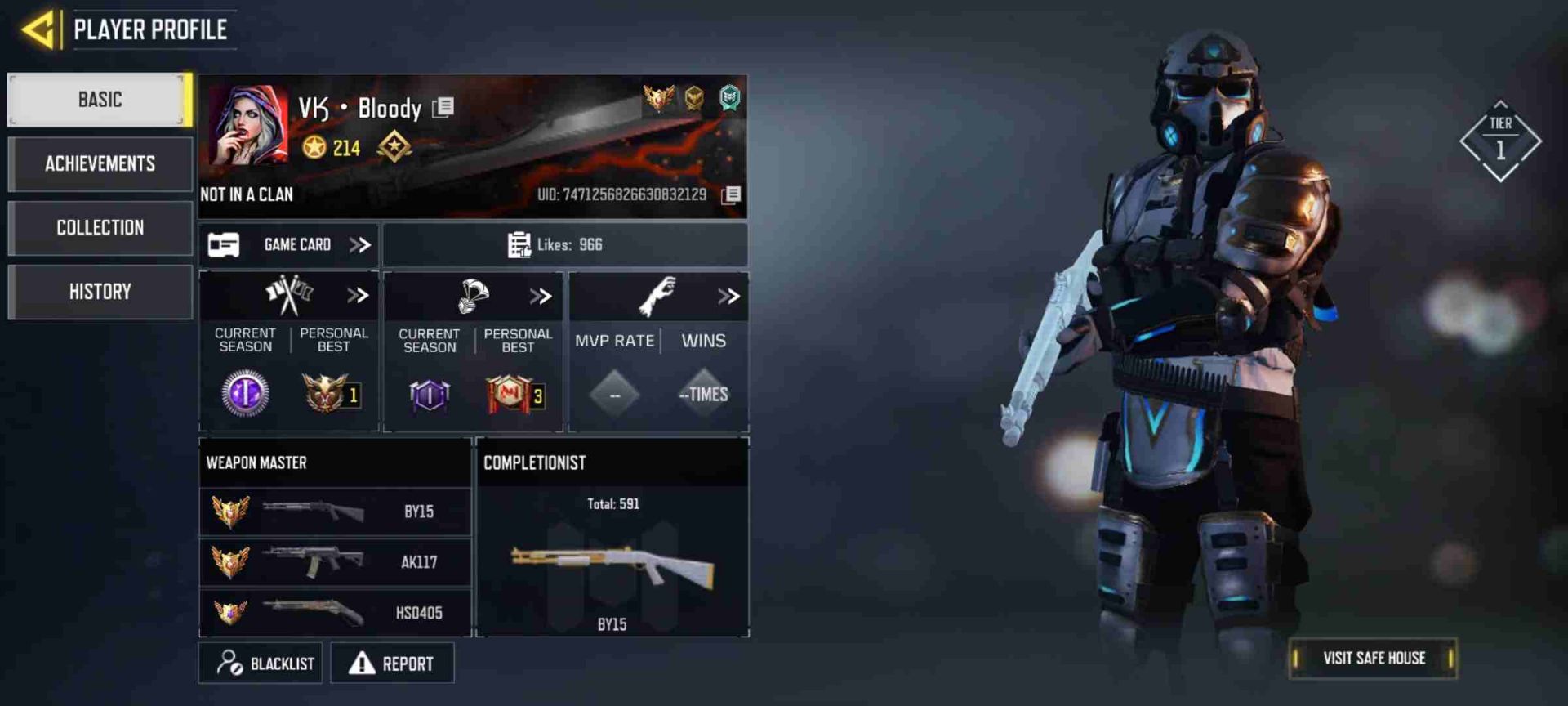This screenshot has height=706, width=1568.
Task: Copy the player UID
Action: pyautogui.click(x=732, y=194)
